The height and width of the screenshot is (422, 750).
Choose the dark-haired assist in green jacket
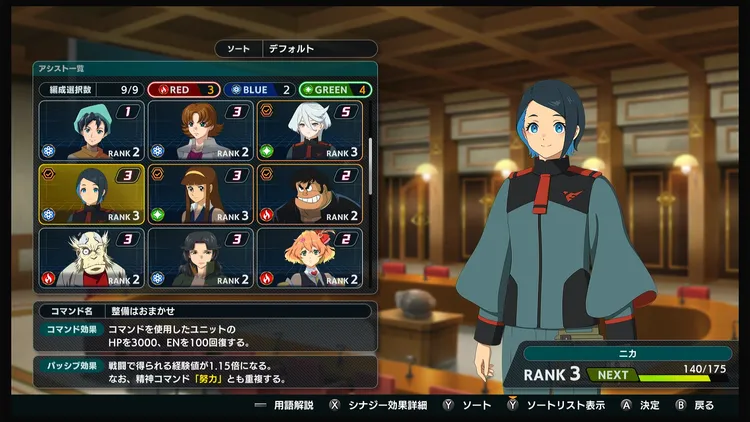(x=200, y=257)
